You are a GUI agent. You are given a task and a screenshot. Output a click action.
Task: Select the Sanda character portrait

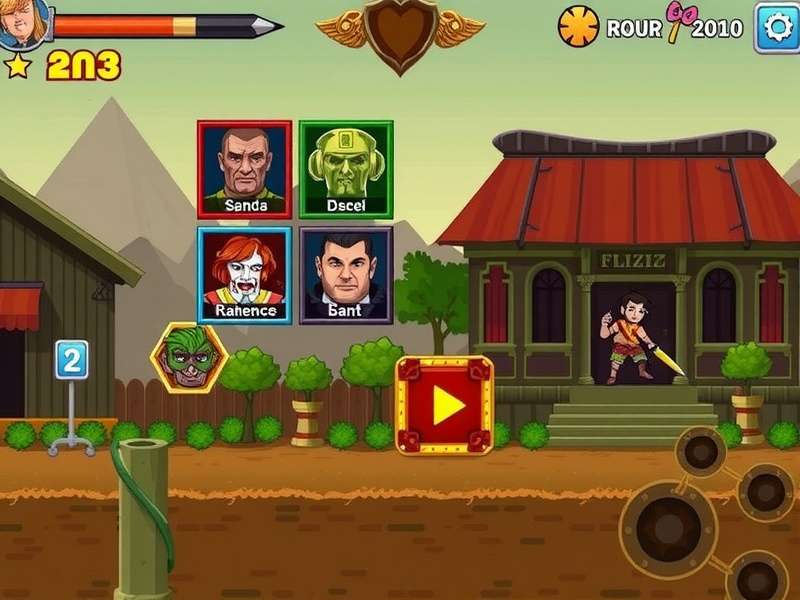click(x=244, y=169)
